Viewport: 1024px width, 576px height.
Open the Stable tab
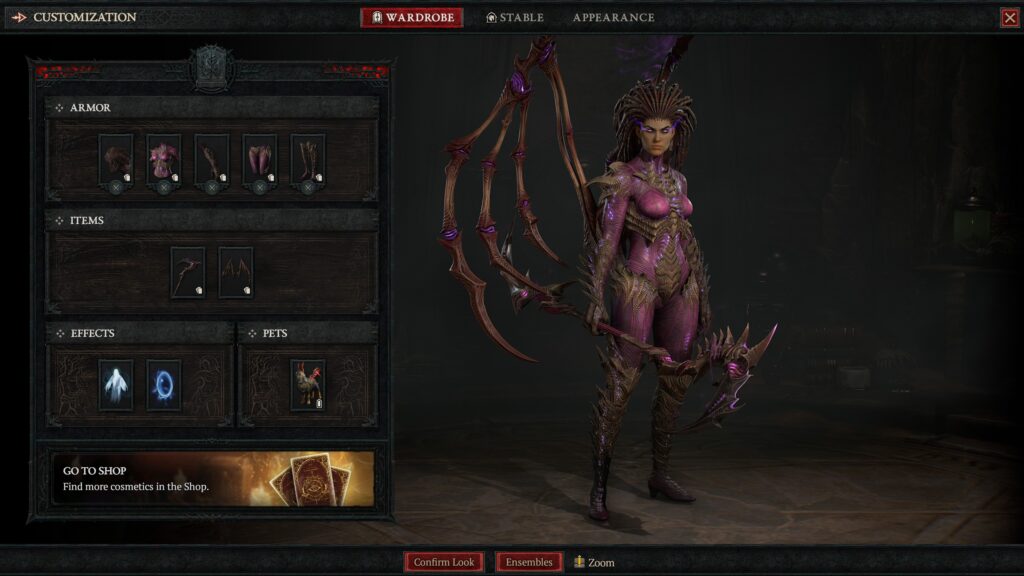515,18
